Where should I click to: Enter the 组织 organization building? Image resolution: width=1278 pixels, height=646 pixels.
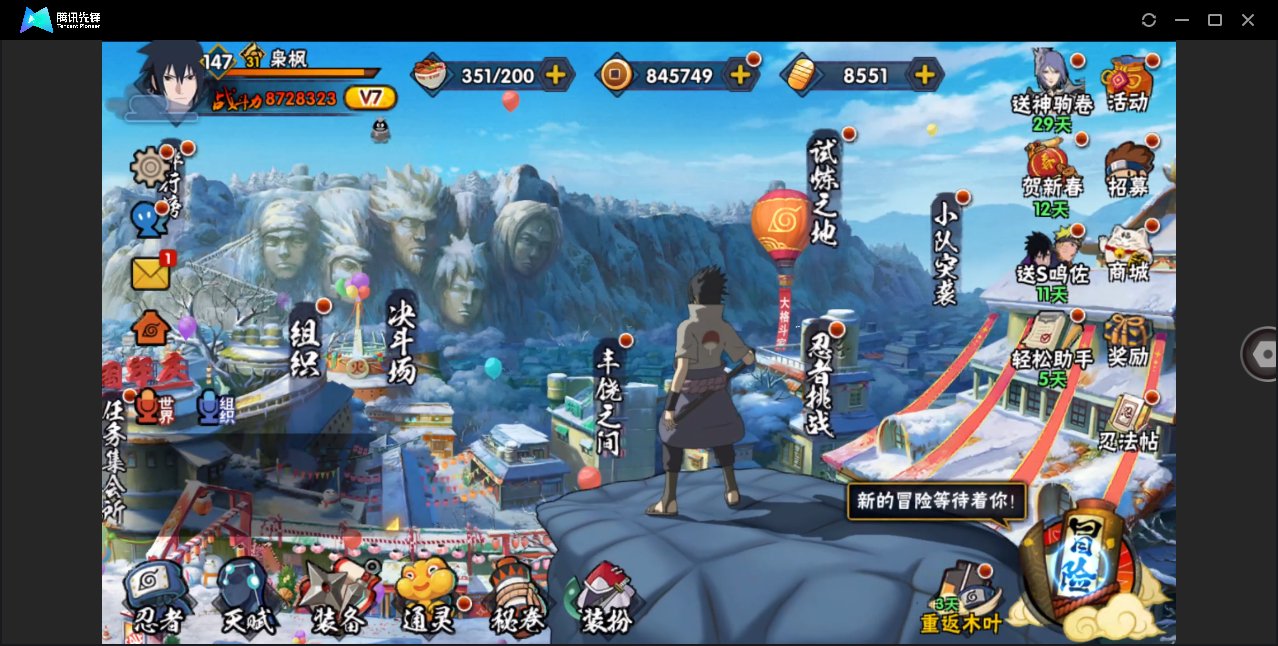tap(305, 341)
